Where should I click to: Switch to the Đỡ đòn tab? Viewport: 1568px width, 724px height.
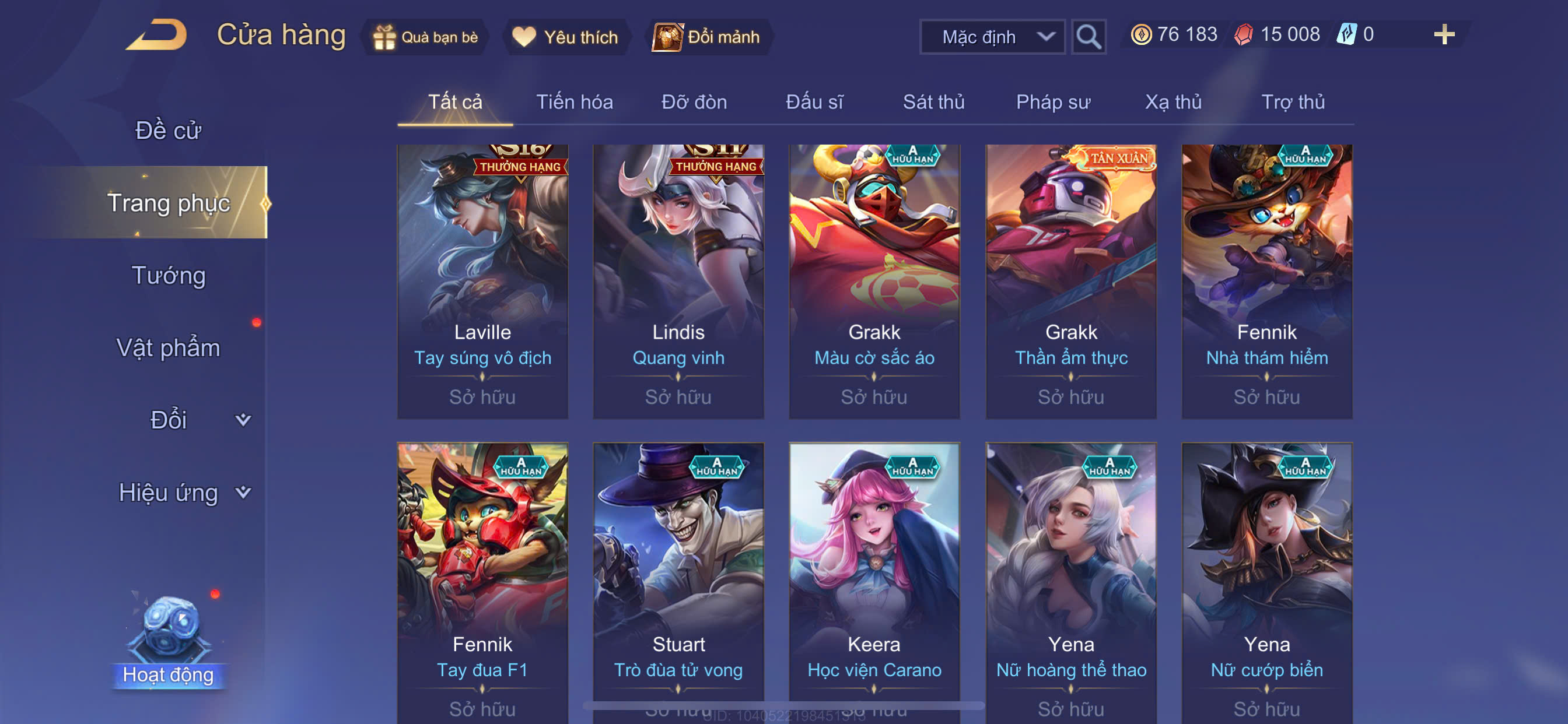tap(694, 101)
